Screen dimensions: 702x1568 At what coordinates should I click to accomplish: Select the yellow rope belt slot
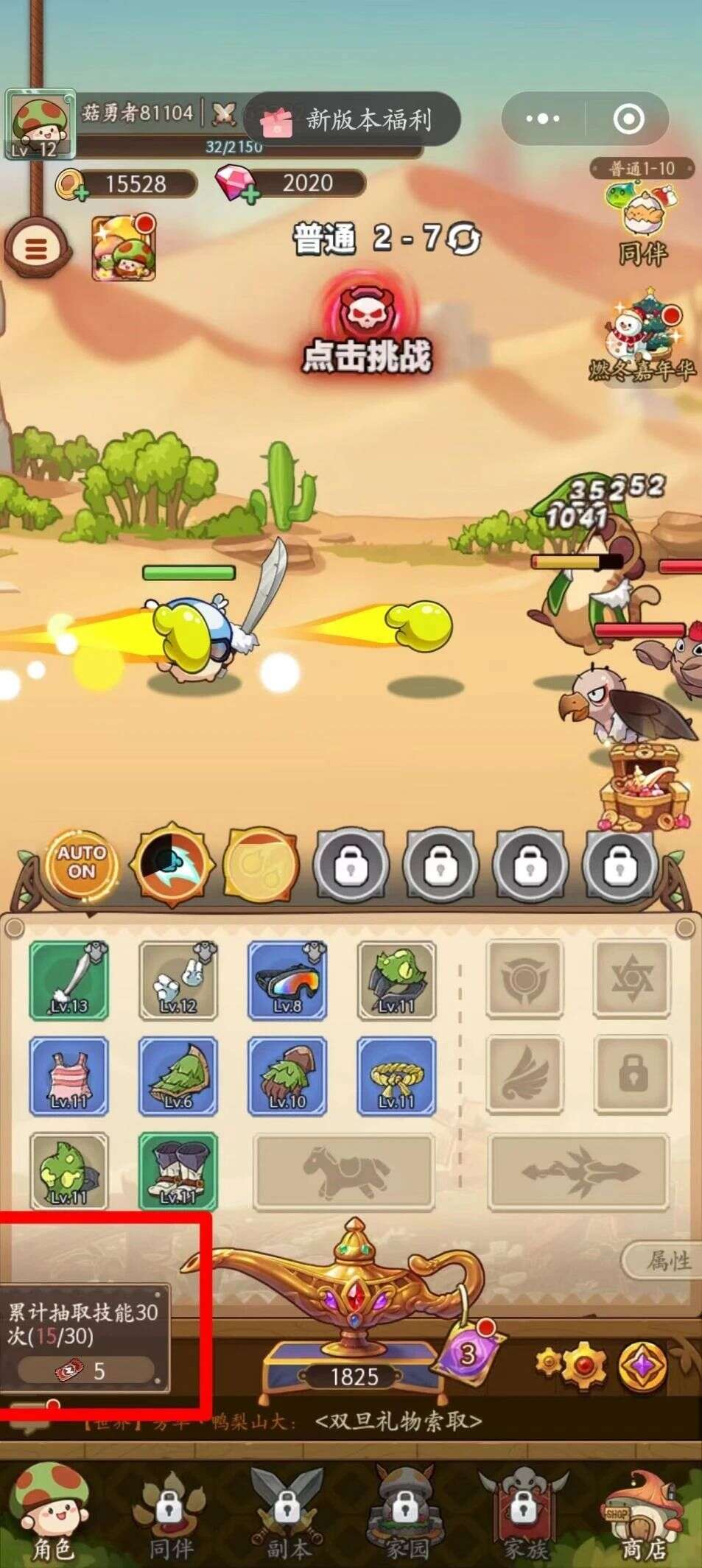[x=396, y=1075]
